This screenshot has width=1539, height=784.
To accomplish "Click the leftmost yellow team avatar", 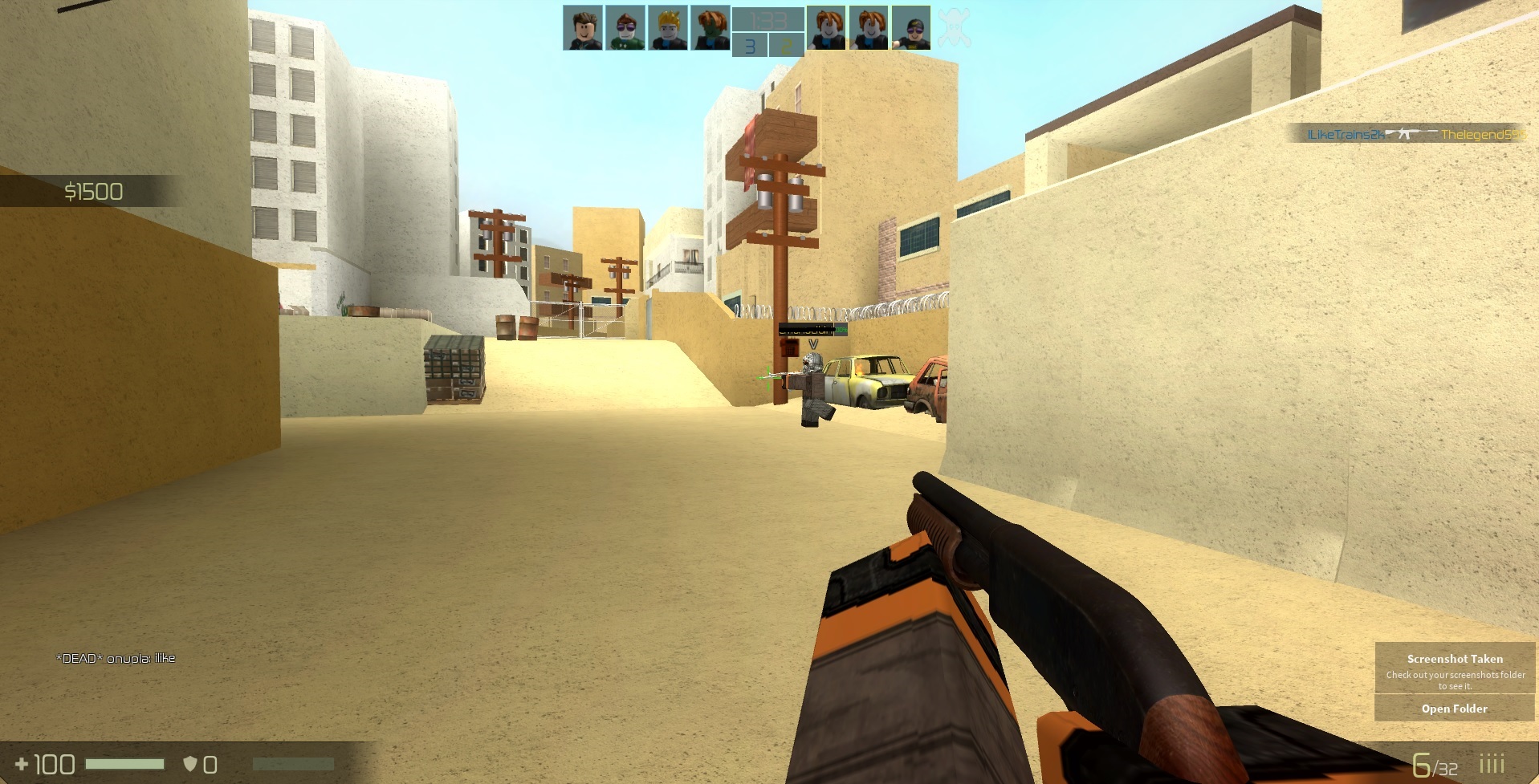I will (x=827, y=26).
